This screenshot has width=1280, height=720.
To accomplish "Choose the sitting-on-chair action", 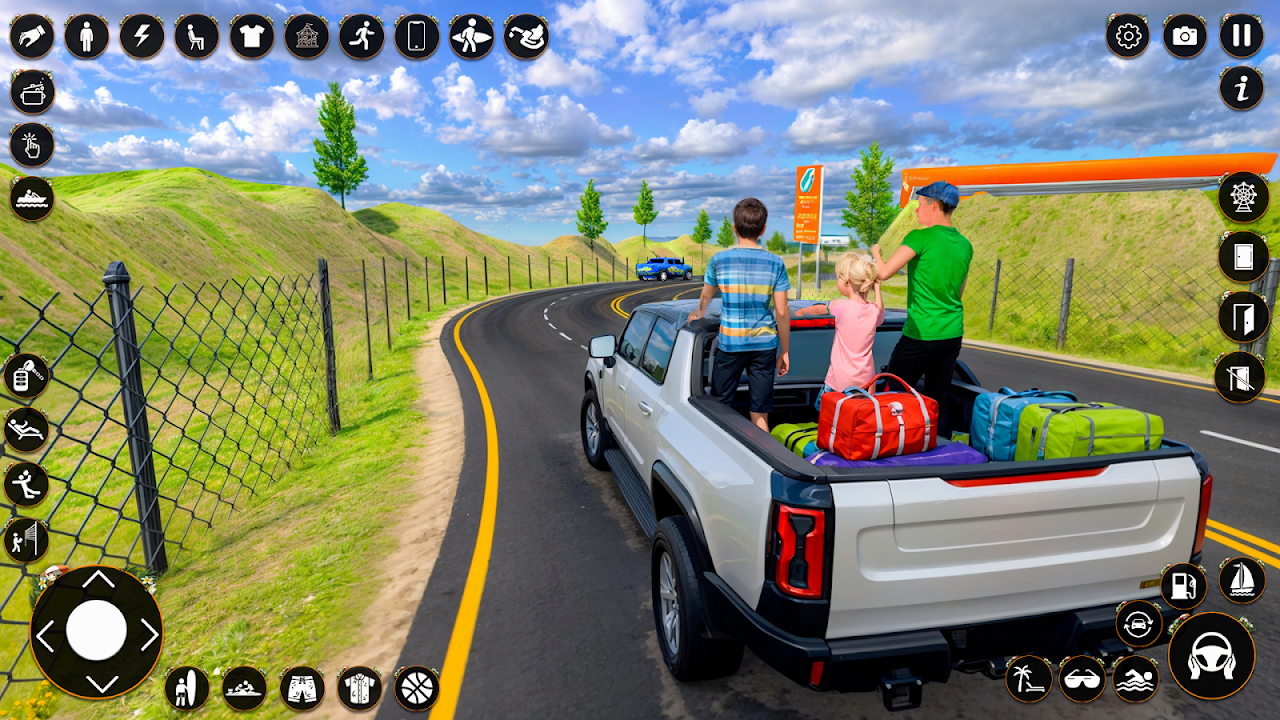I will coord(197,37).
